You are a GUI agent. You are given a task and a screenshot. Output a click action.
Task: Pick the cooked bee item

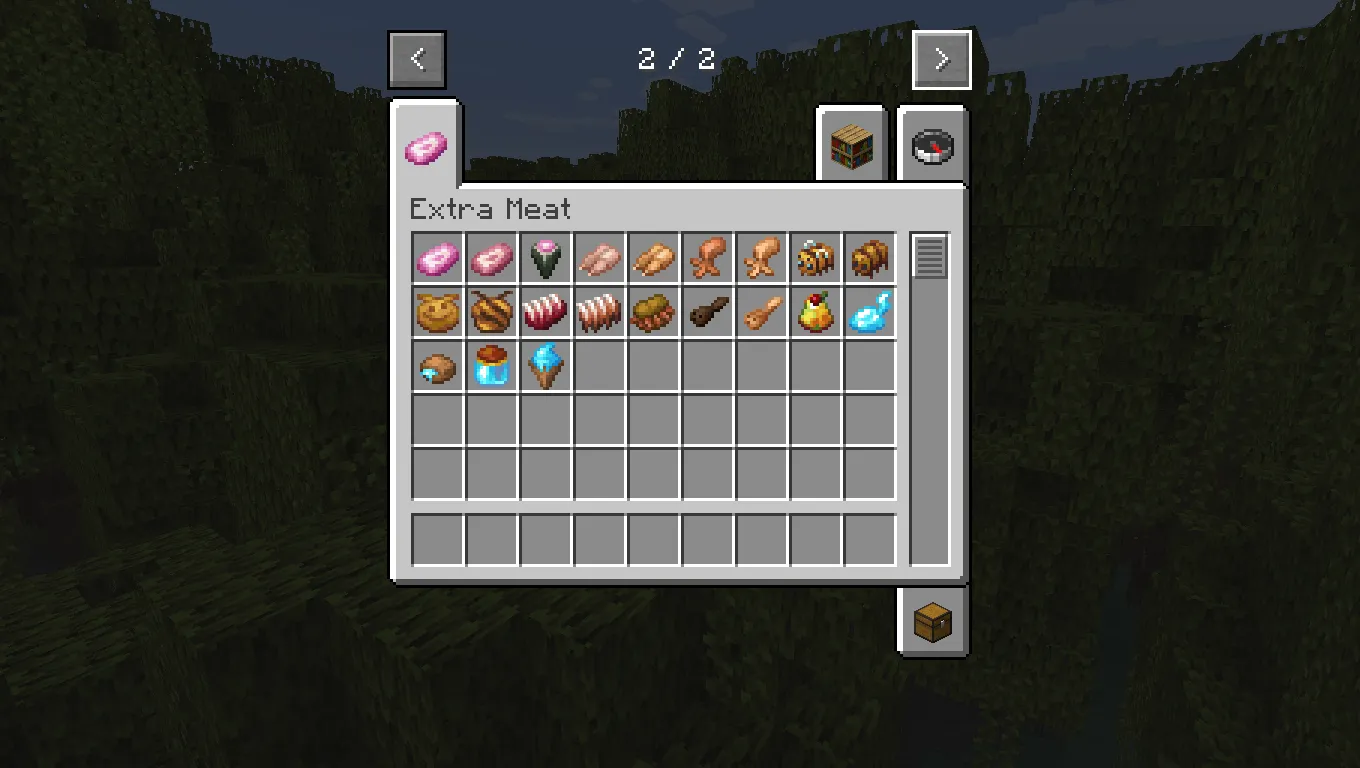[870, 258]
